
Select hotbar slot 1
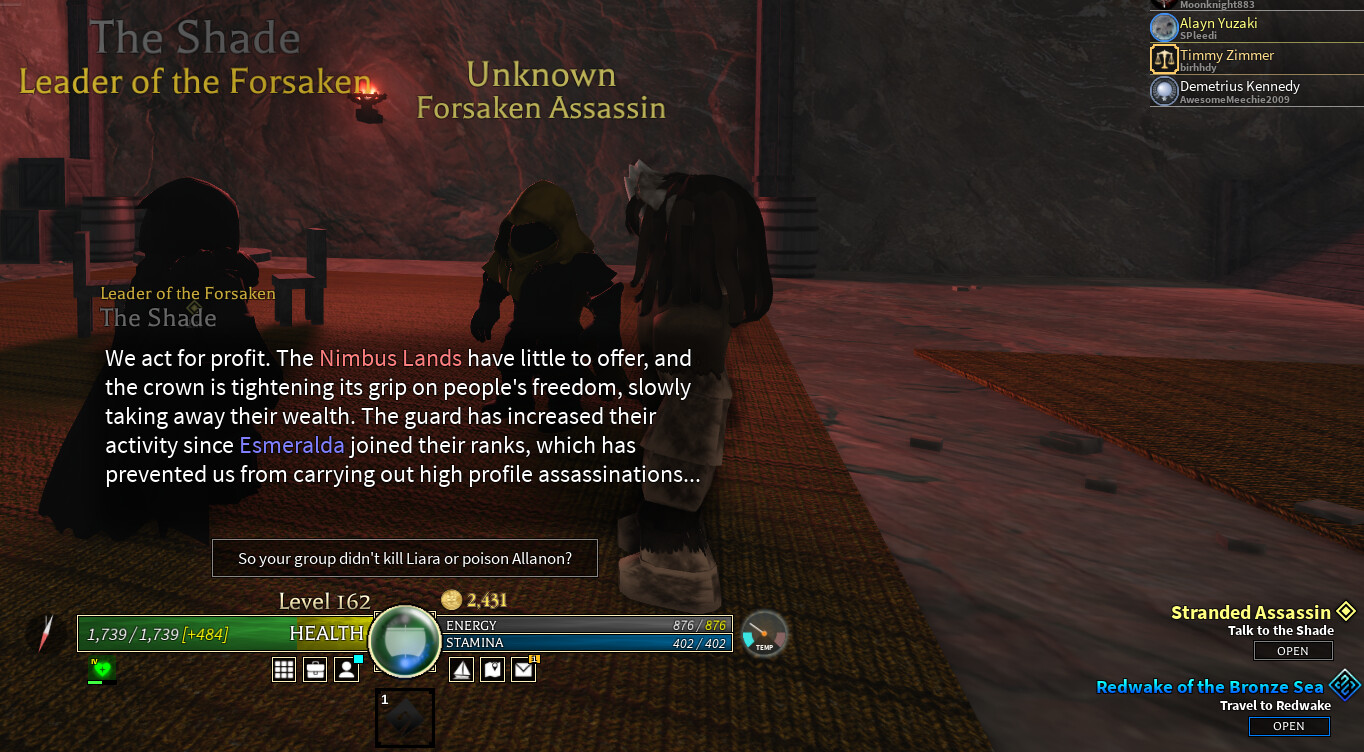[405, 717]
